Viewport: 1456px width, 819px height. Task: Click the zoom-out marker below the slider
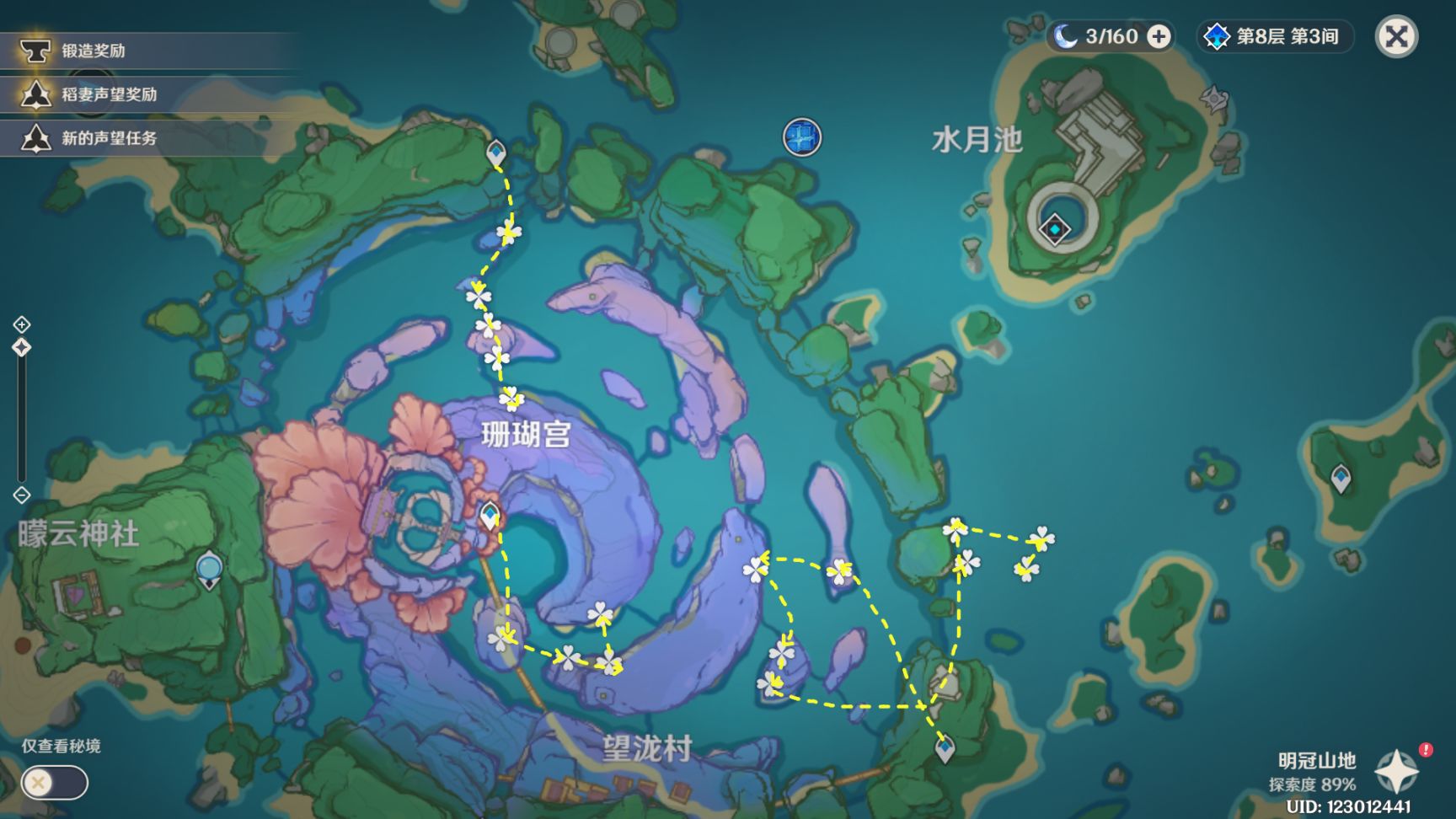pyautogui.click(x=20, y=495)
